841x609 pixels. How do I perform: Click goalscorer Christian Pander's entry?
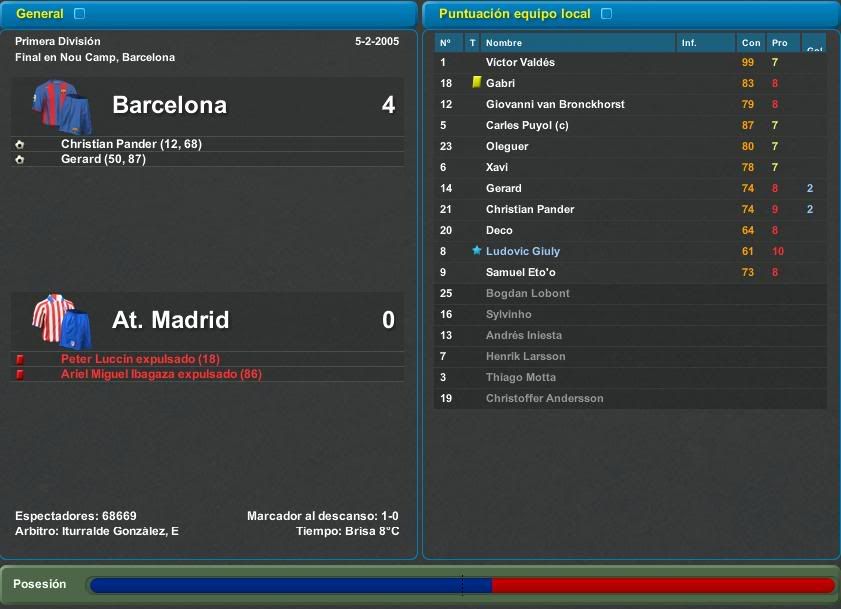pyautogui.click(x=131, y=144)
